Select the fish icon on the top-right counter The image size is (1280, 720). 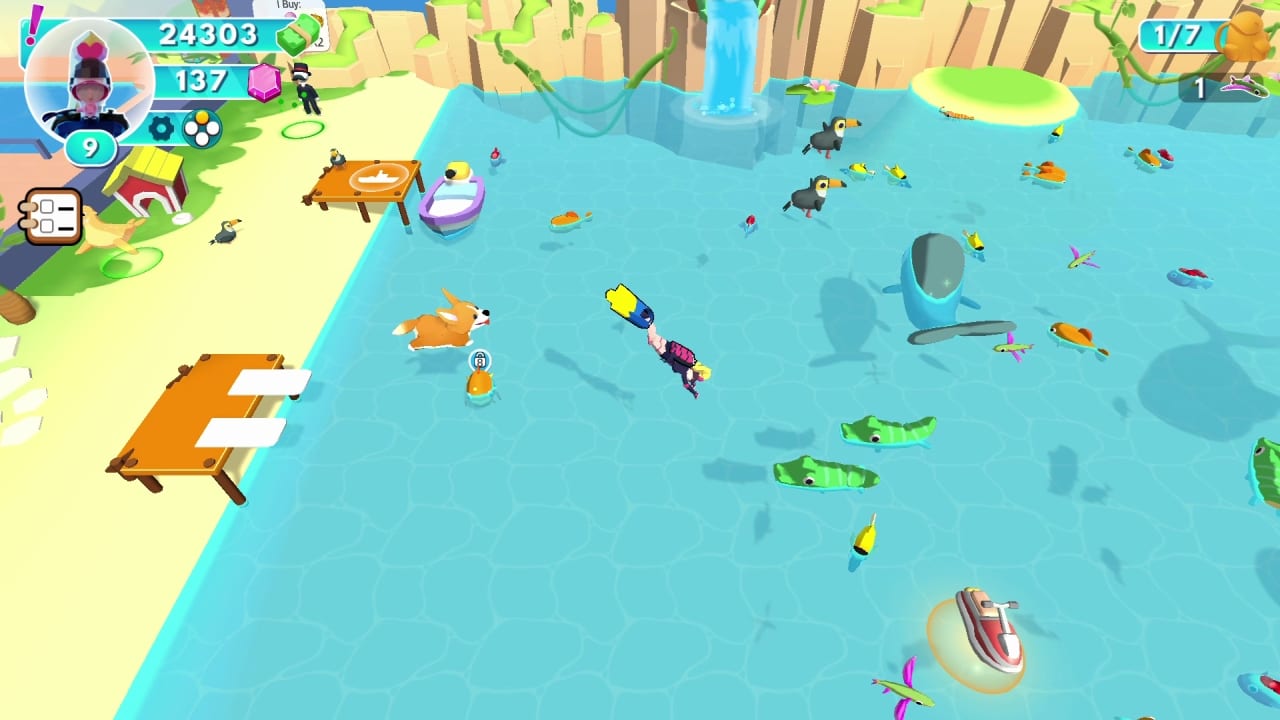(1243, 88)
